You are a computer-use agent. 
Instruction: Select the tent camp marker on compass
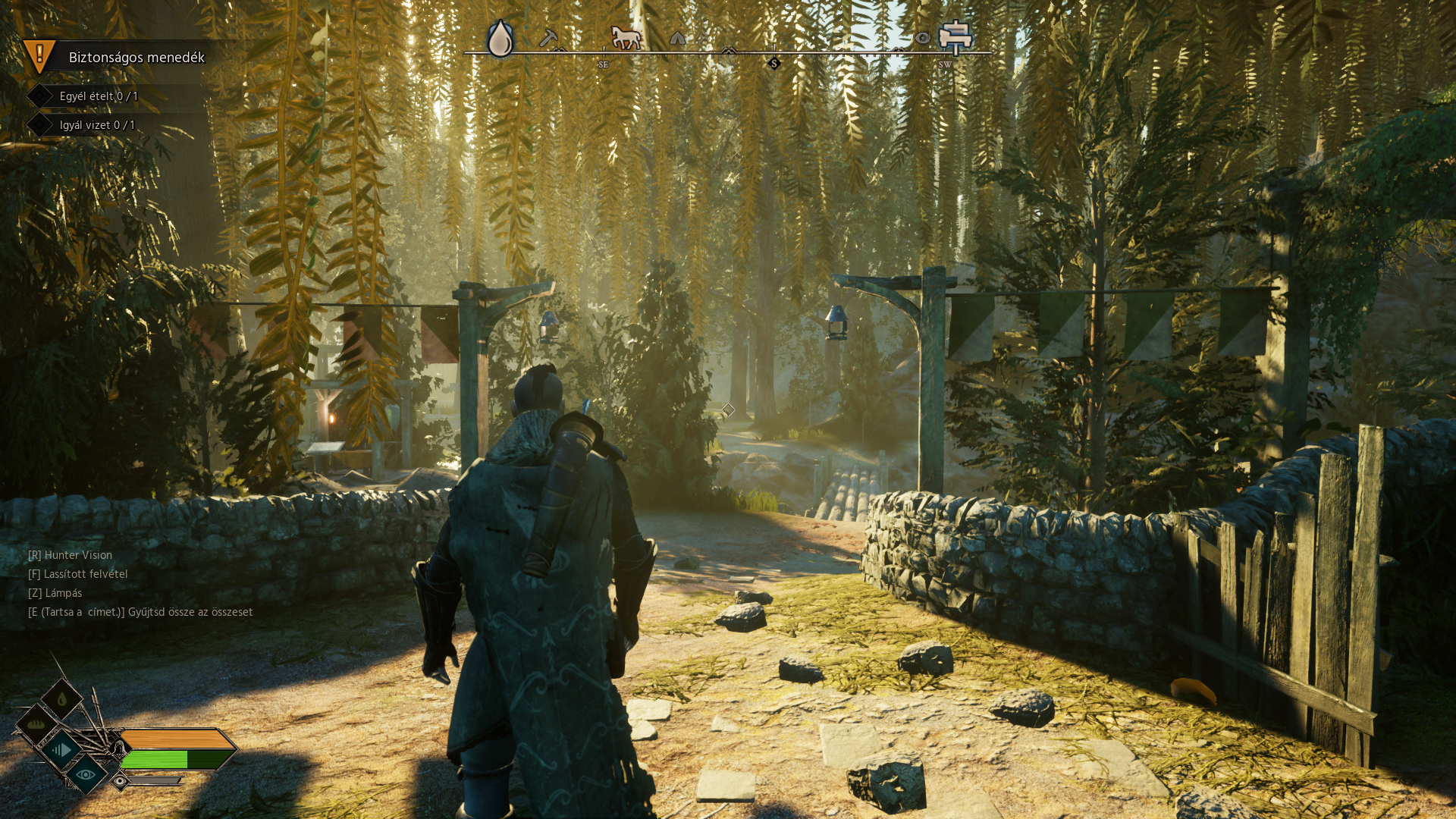(x=677, y=38)
